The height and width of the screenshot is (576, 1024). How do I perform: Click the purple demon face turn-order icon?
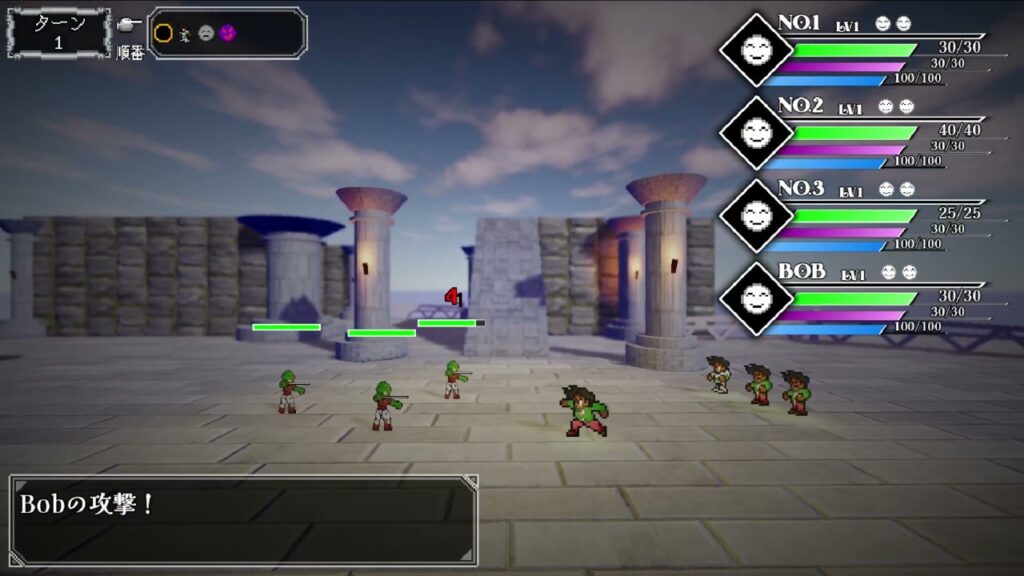(x=227, y=33)
